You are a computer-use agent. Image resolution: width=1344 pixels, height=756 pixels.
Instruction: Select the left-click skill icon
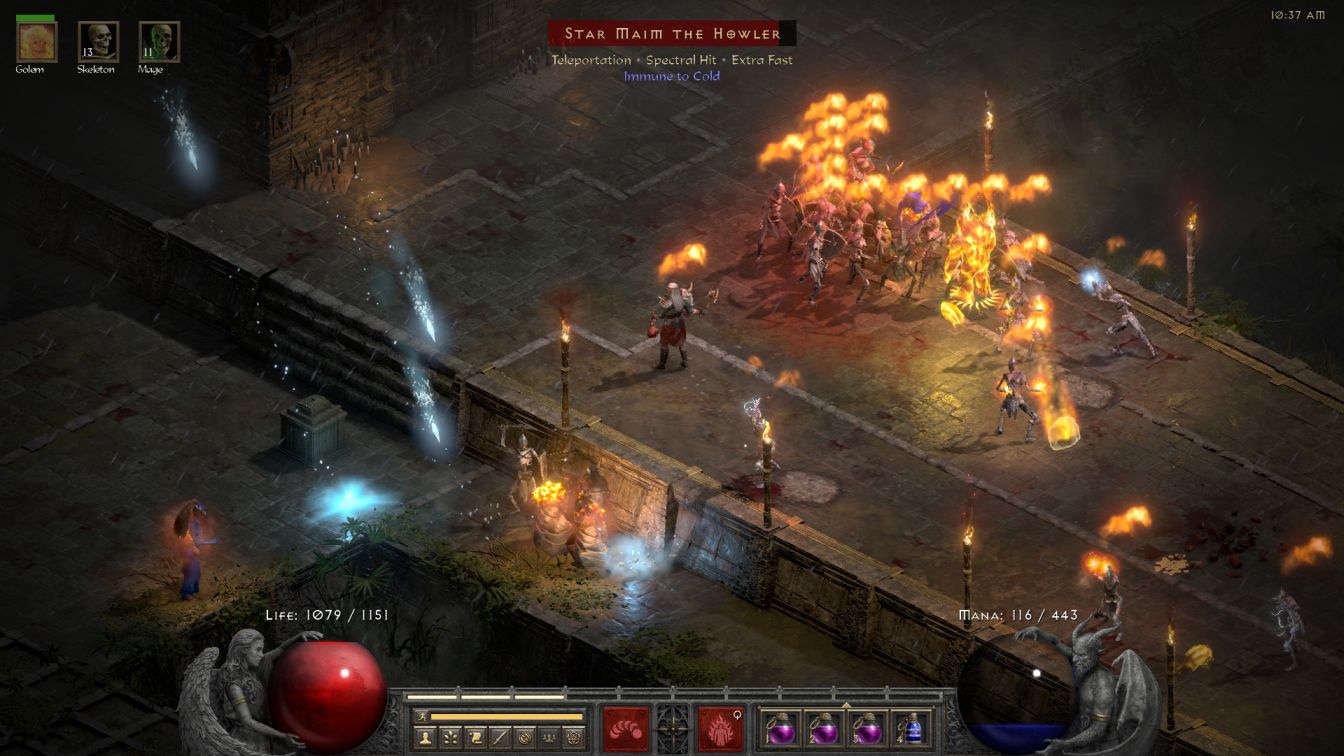625,728
